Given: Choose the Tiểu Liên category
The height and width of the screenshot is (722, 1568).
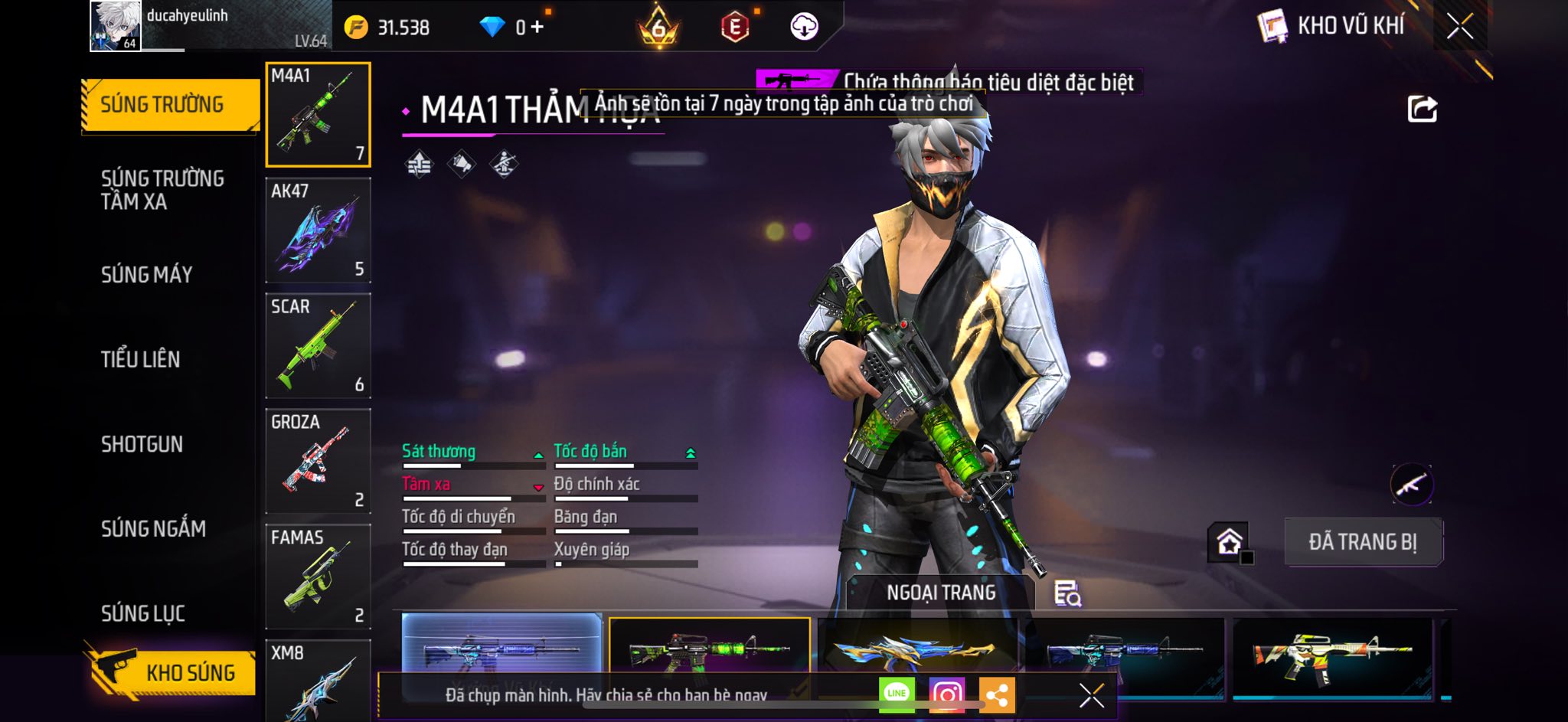Looking at the screenshot, I should (140, 359).
